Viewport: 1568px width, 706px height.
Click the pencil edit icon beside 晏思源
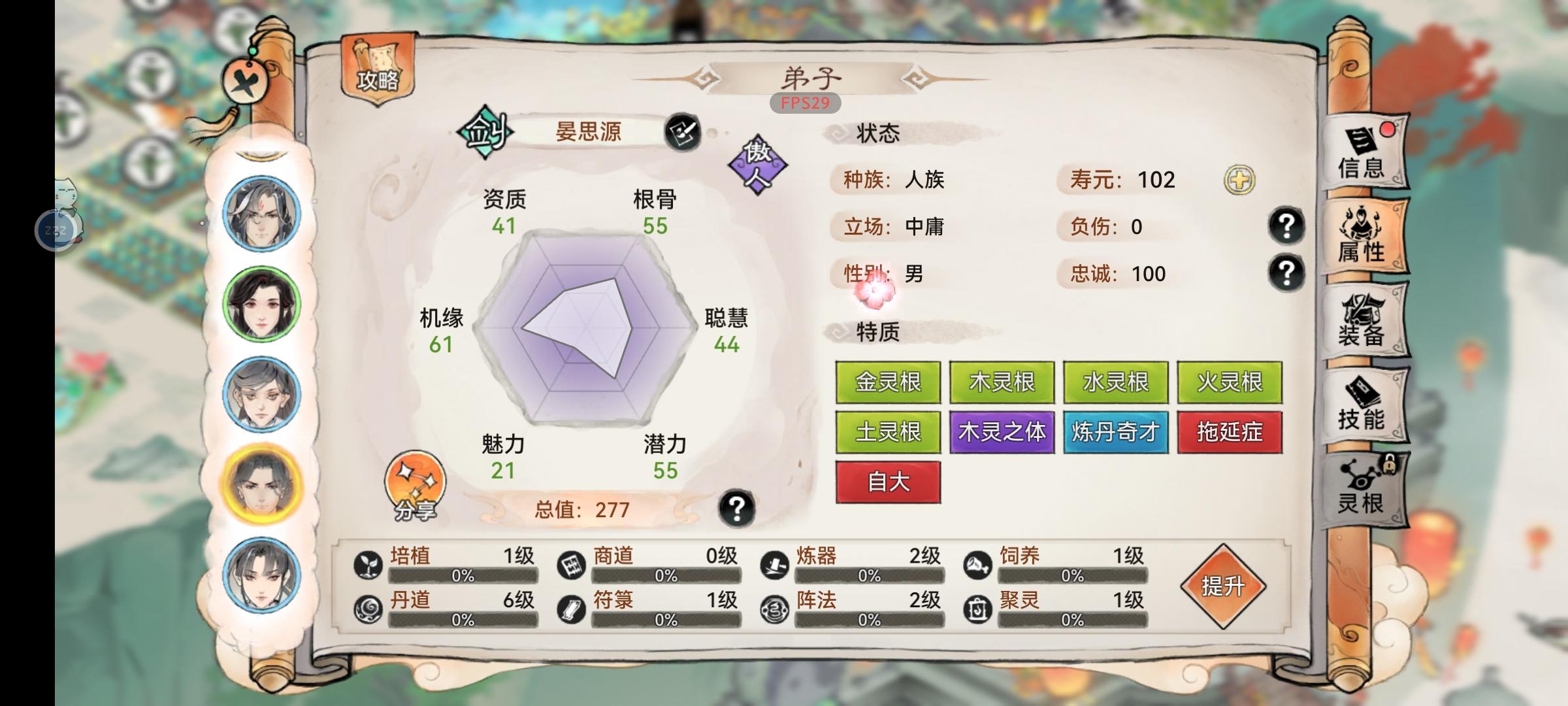(683, 131)
